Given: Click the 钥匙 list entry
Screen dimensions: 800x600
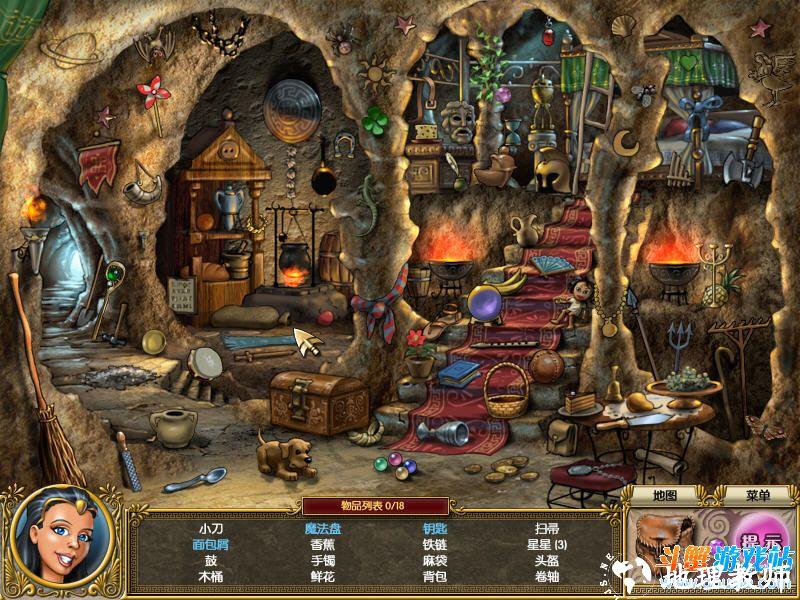Looking at the screenshot, I should coord(434,528).
